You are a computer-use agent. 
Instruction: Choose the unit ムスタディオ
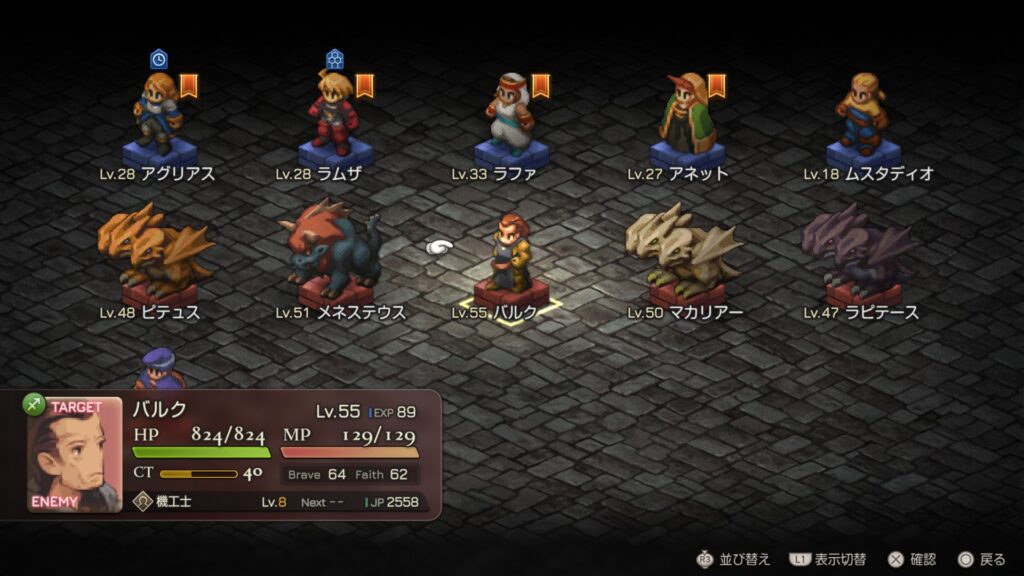coord(862,118)
